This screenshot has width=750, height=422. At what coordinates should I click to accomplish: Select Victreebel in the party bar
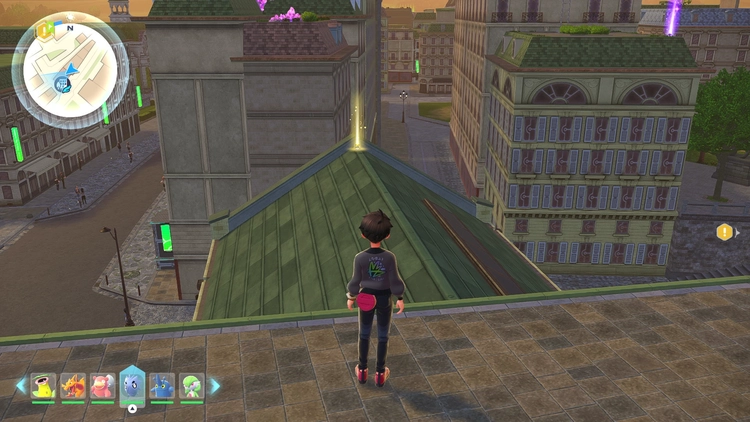(43, 386)
